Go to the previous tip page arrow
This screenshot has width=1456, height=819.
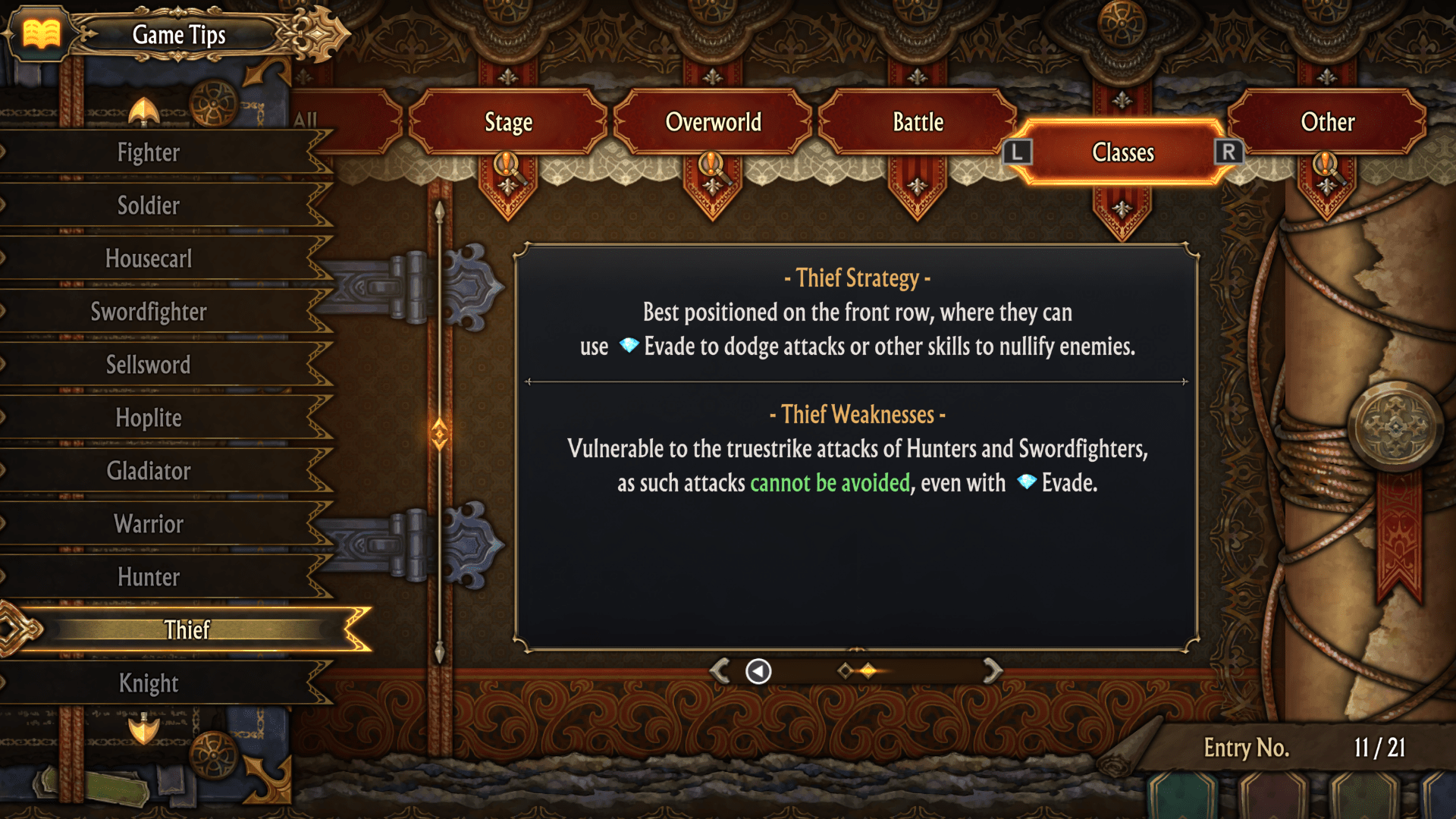[720, 670]
